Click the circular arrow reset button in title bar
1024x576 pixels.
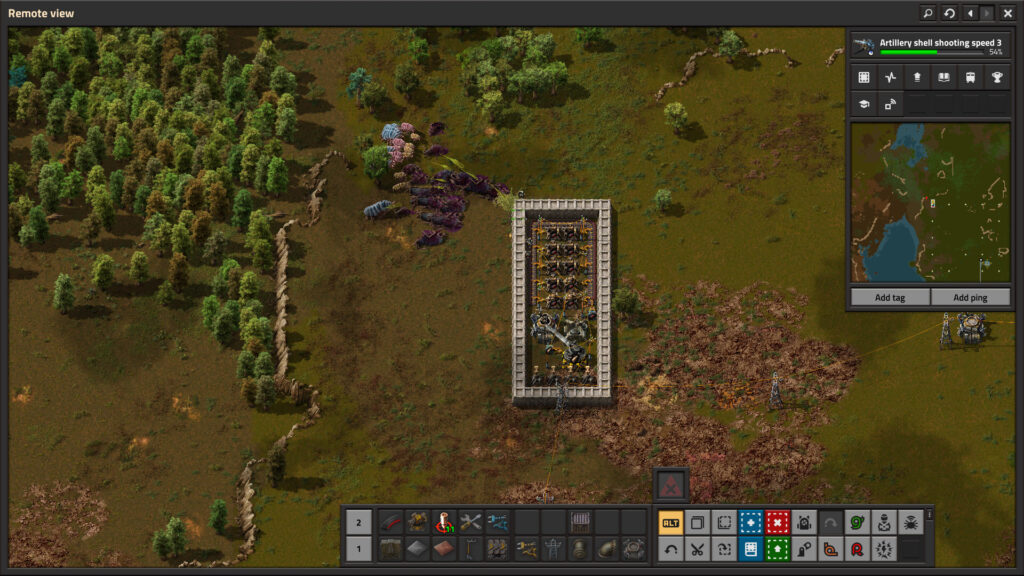(x=949, y=13)
